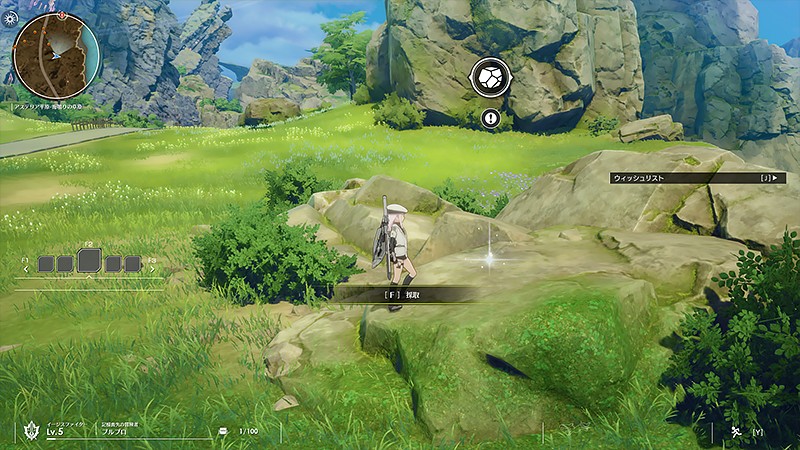800x450 pixels.
Task: Open the circular minimap
Action: click(56, 56)
